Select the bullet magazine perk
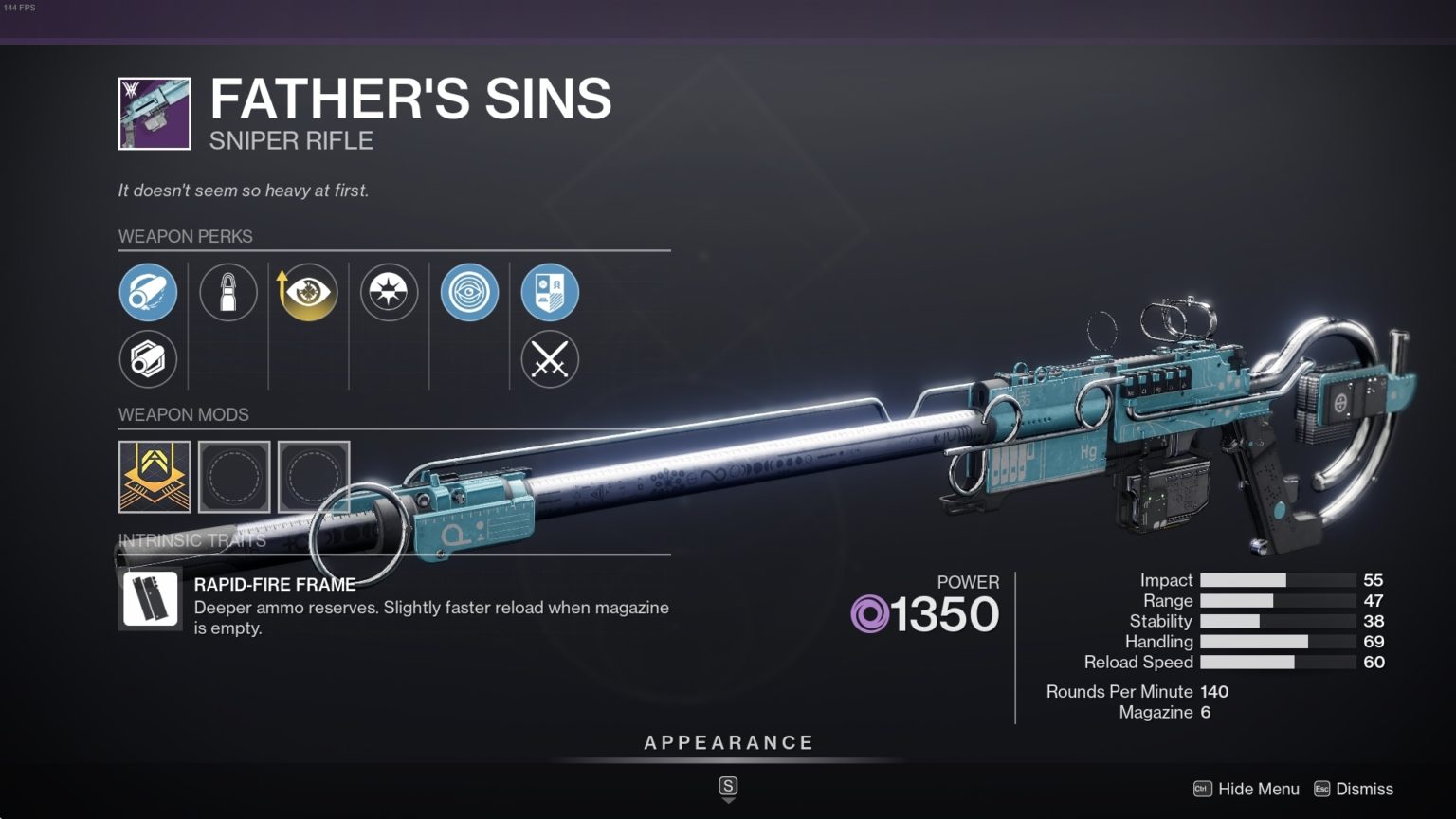Viewport: 1456px width, 819px height. (x=228, y=292)
